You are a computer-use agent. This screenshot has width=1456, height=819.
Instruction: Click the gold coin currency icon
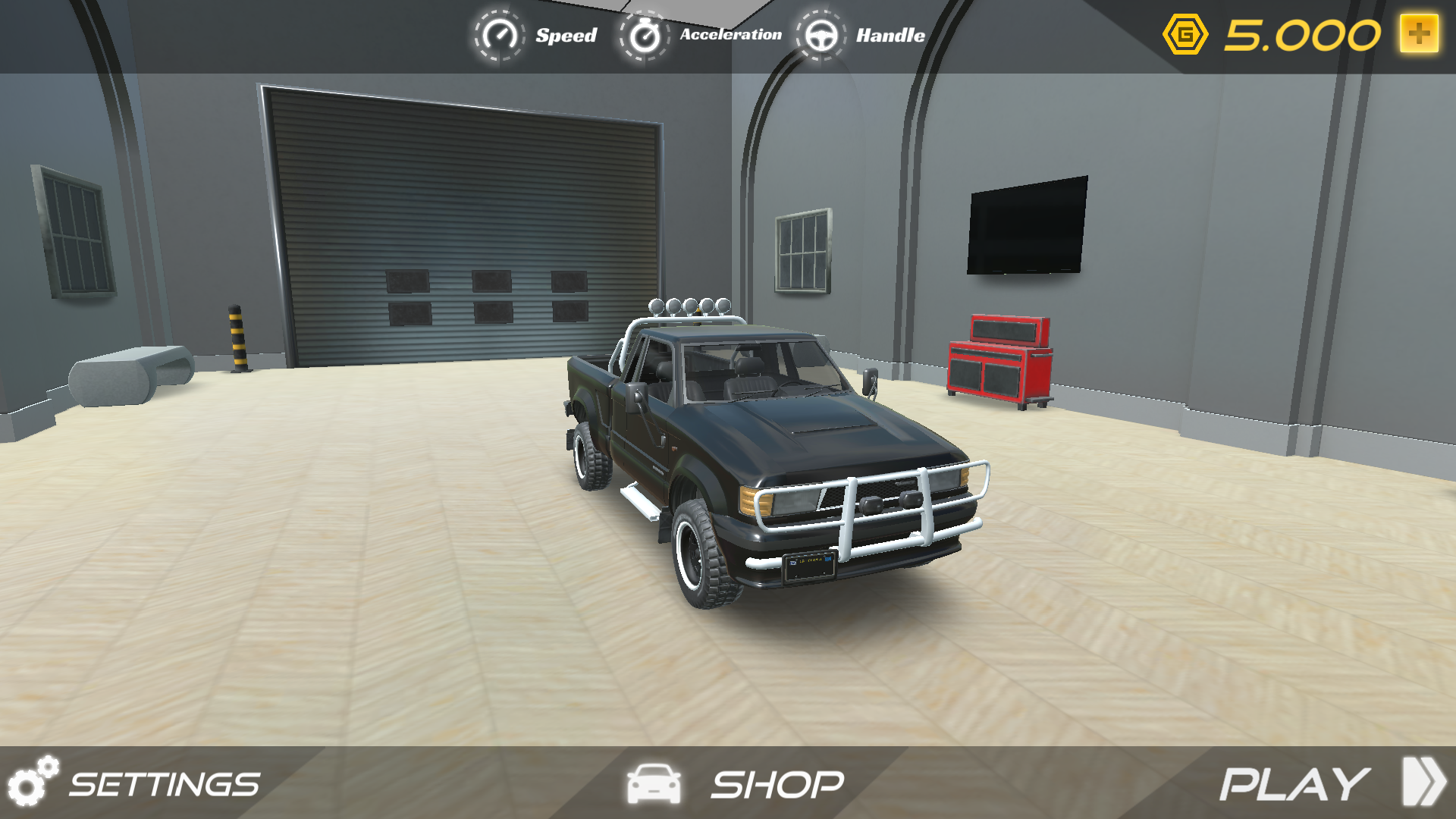pyautogui.click(x=1185, y=33)
